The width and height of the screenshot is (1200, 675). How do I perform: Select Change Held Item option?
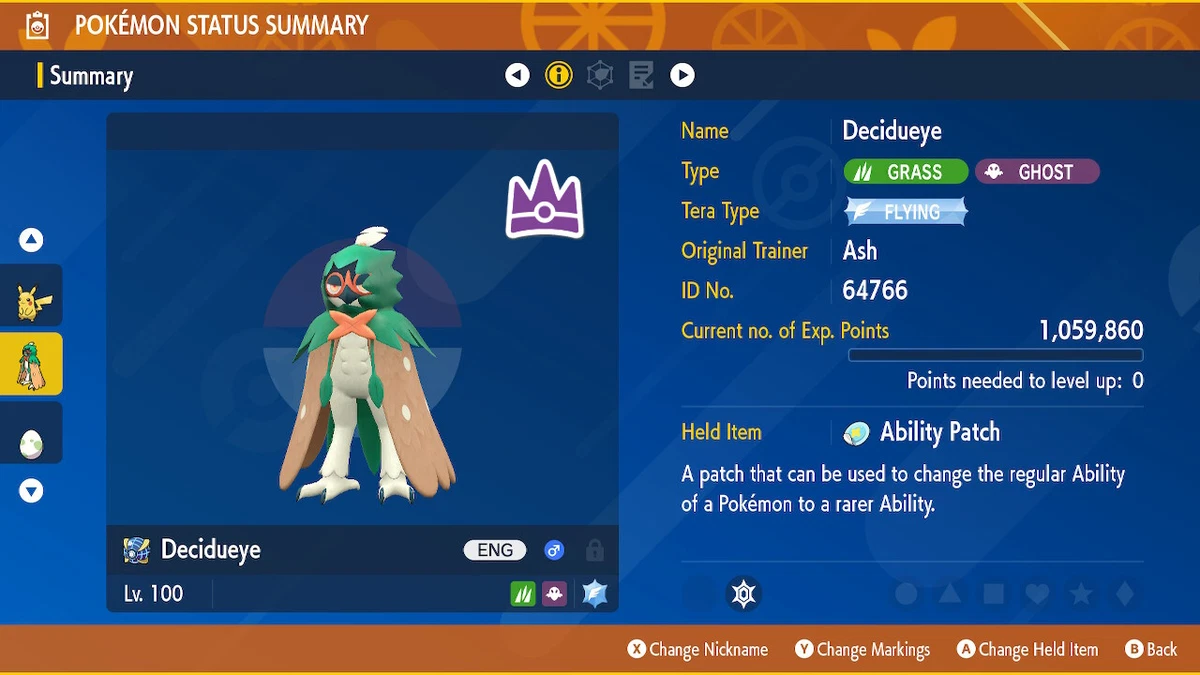(x=1027, y=650)
